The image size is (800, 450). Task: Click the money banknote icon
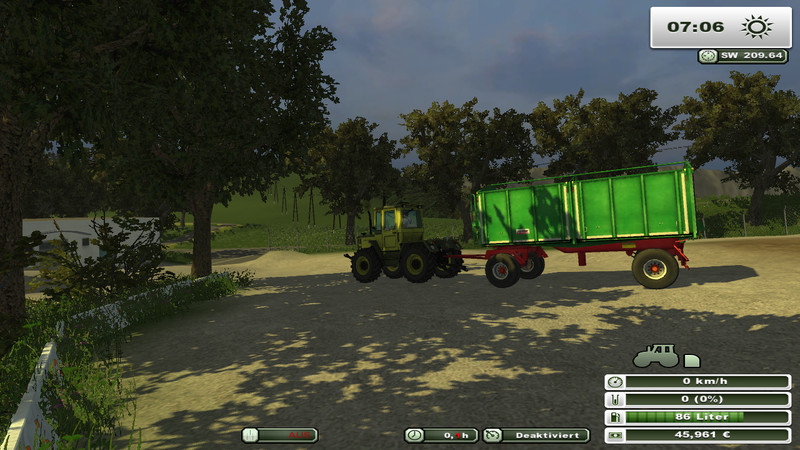click(x=614, y=435)
